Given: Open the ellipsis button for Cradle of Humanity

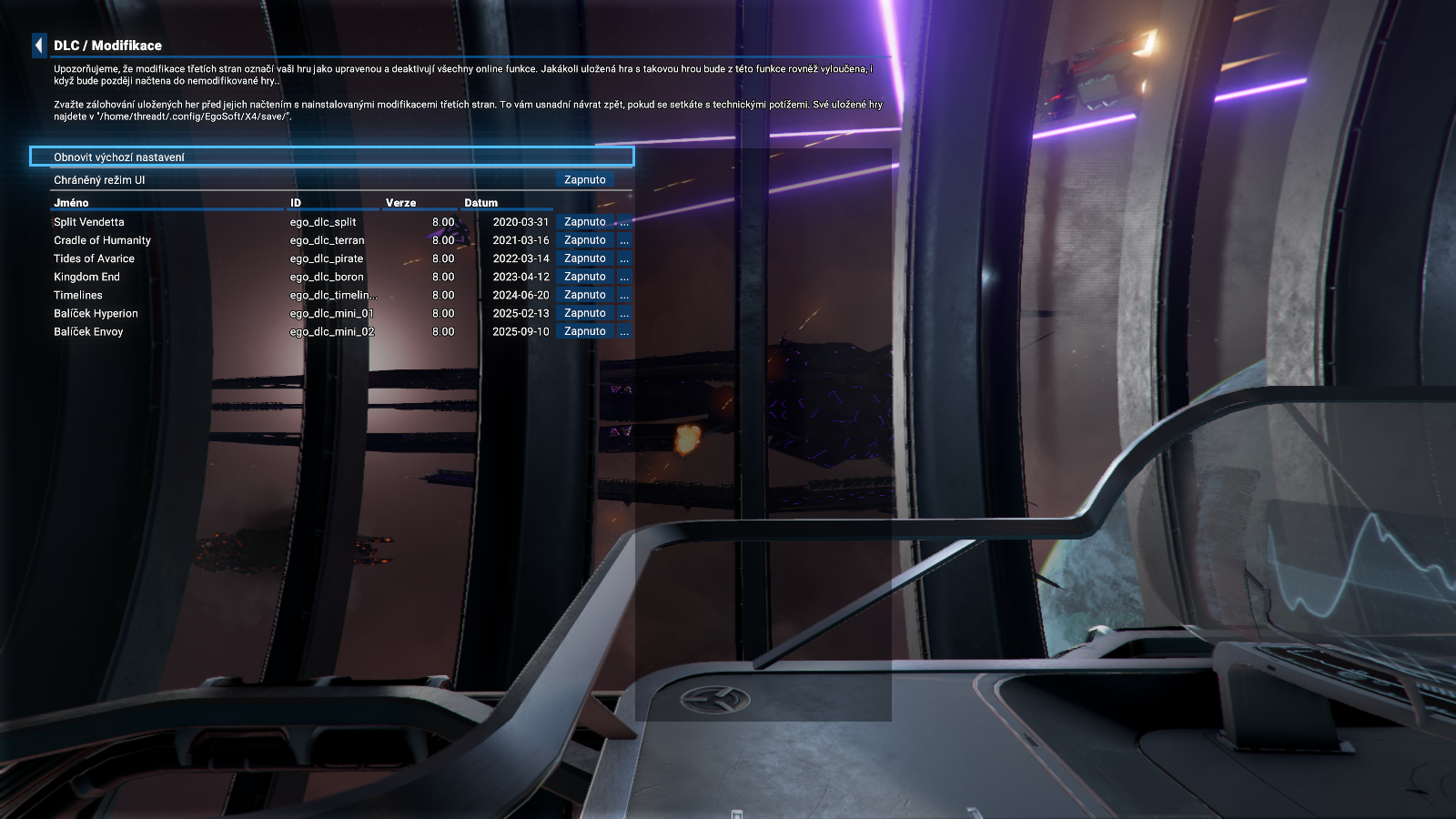Looking at the screenshot, I should [x=624, y=240].
